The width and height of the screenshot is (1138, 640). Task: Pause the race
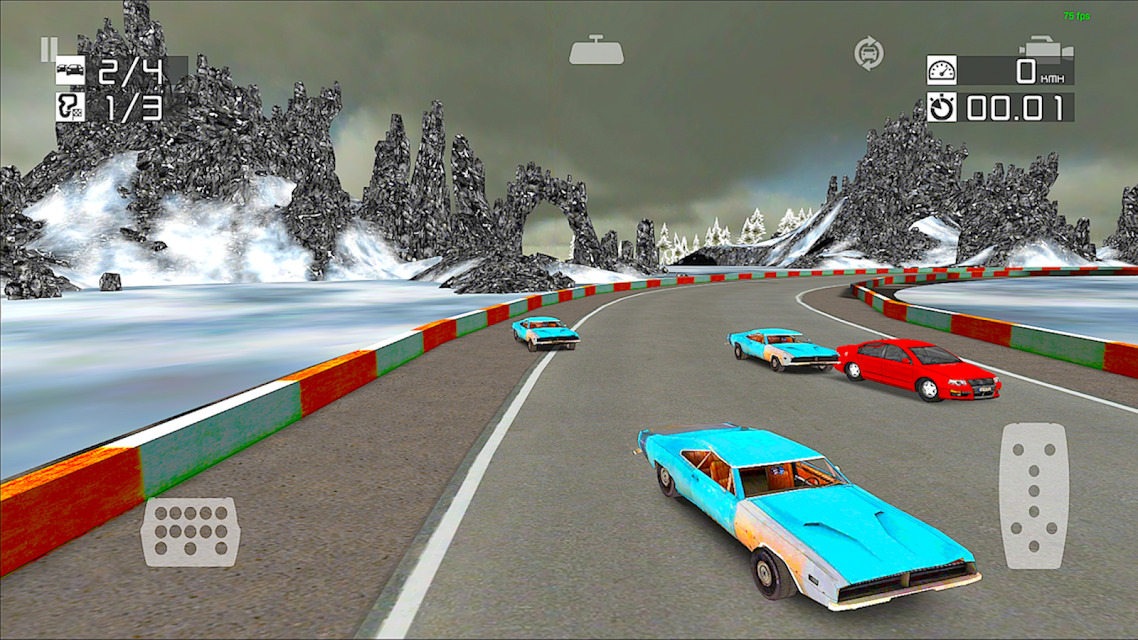(x=49, y=48)
